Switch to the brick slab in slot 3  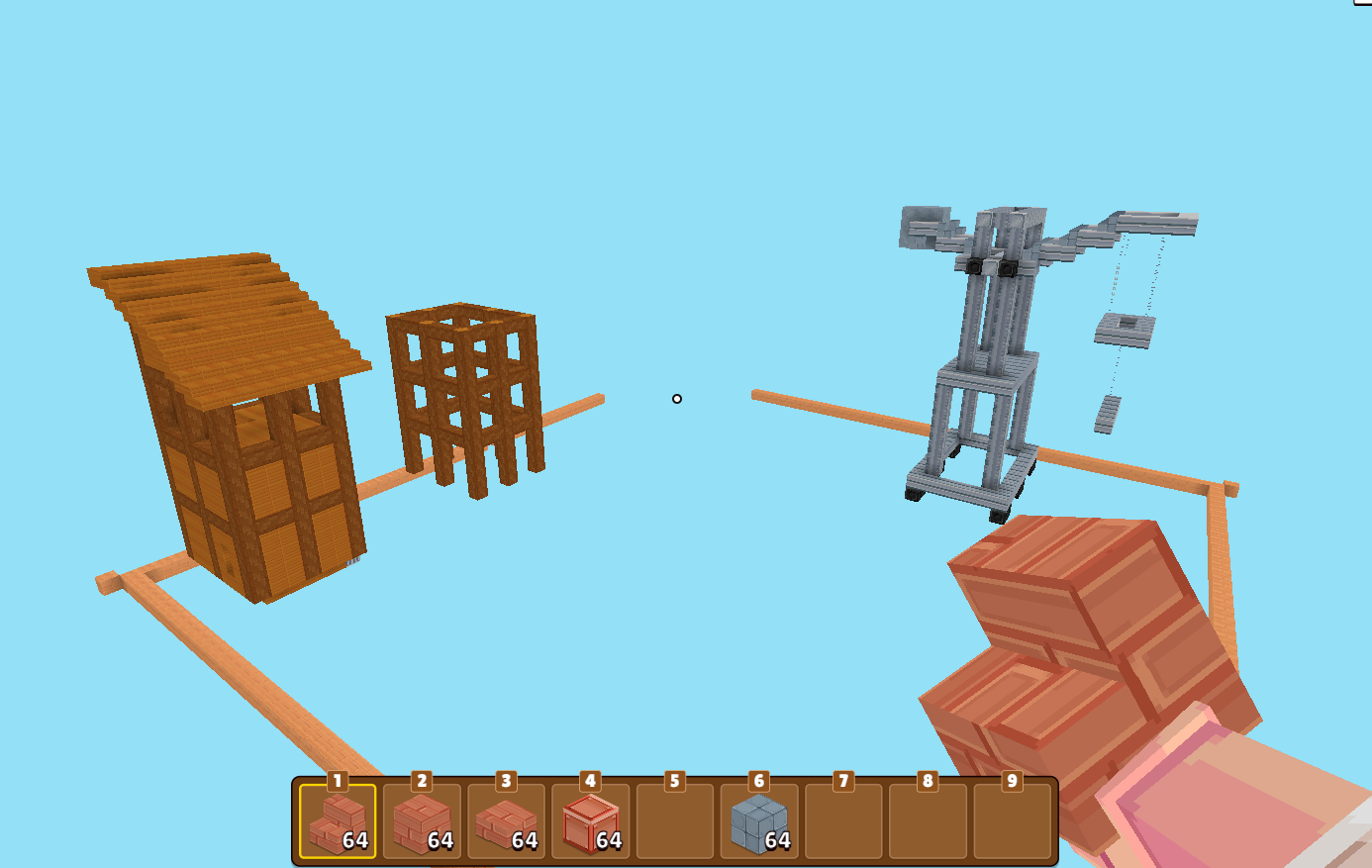click(x=506, y=821)
